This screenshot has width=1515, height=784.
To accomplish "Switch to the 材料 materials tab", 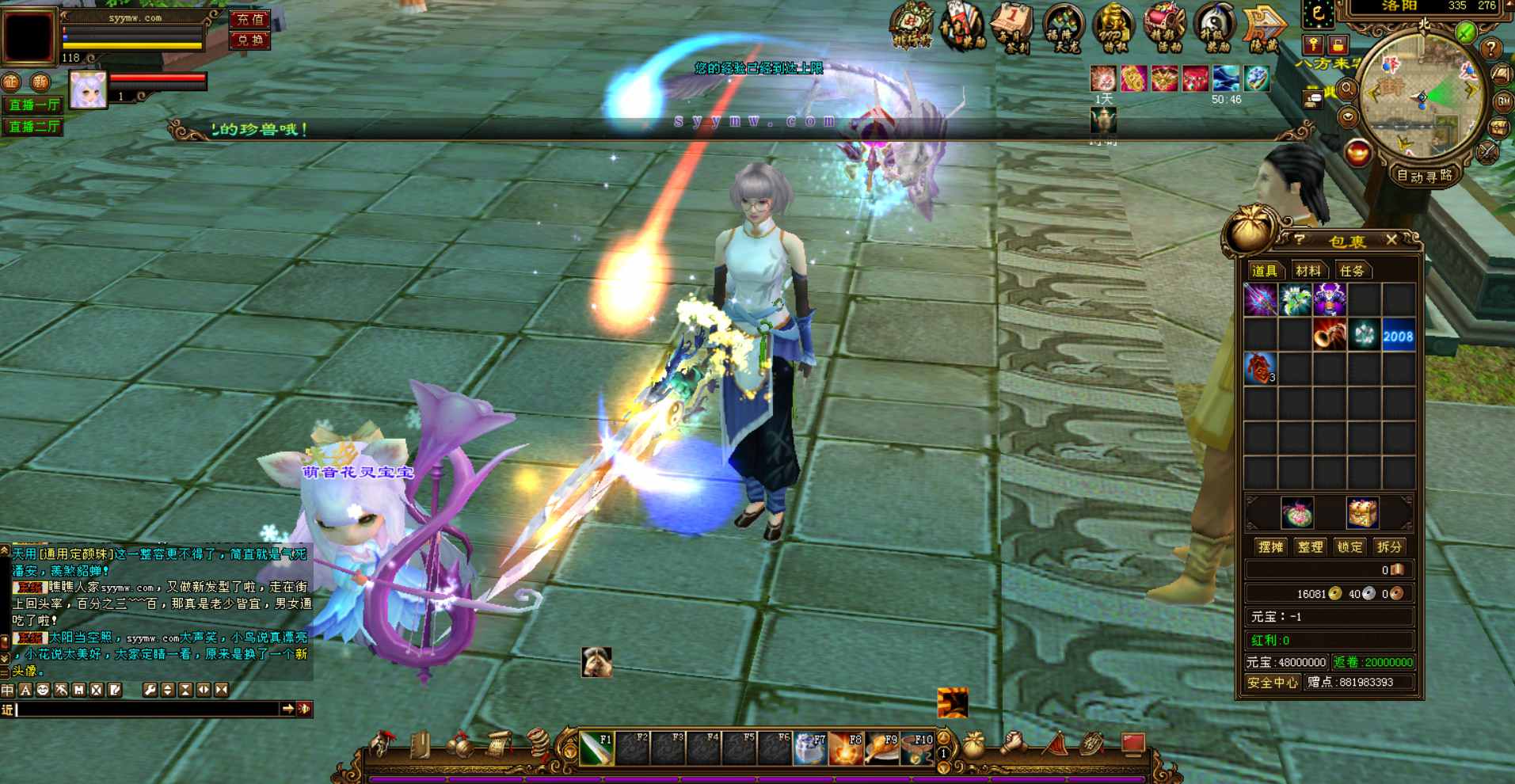I will click(1308, 271).
